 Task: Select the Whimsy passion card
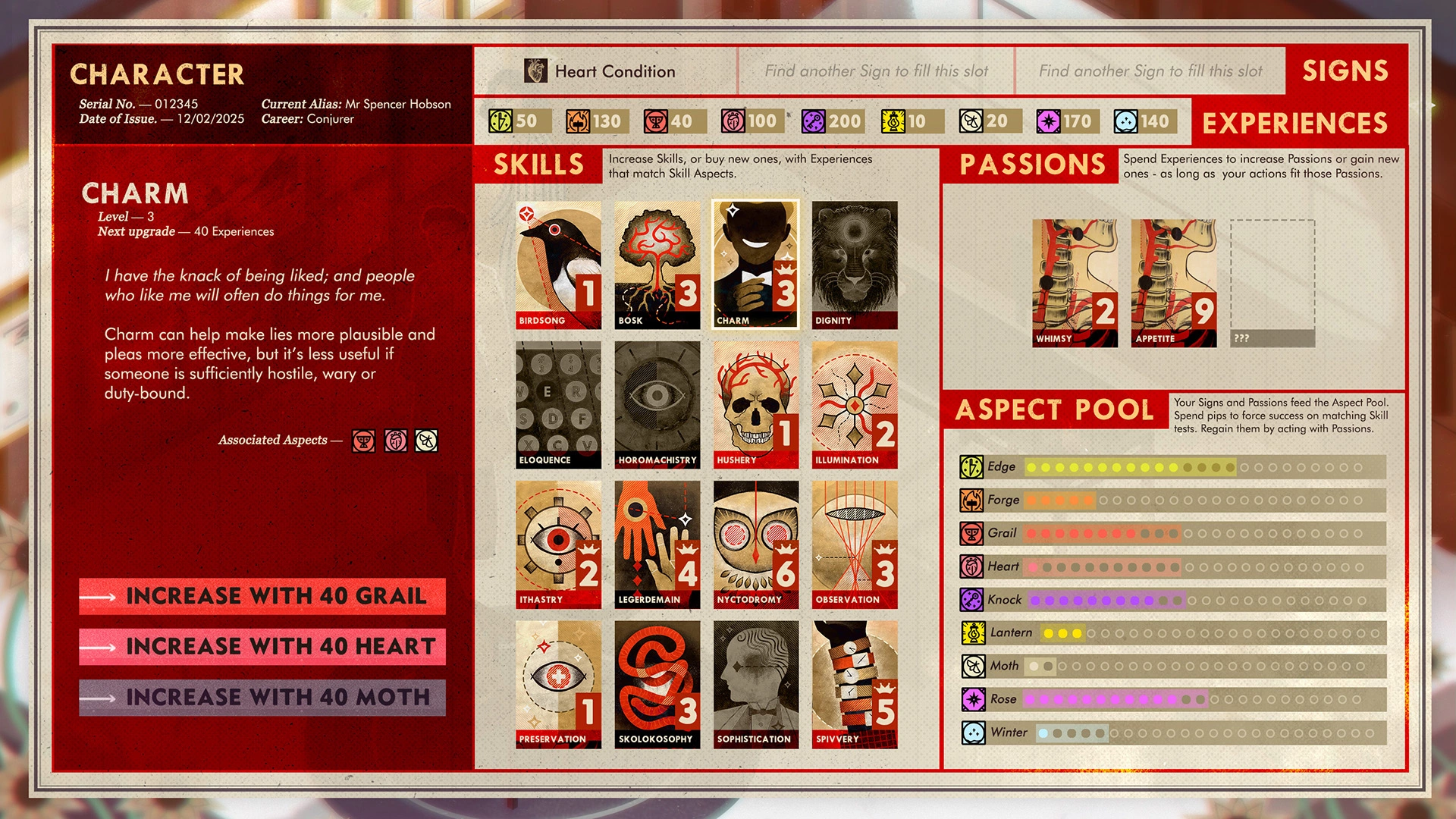click(x=1075, y=283)
